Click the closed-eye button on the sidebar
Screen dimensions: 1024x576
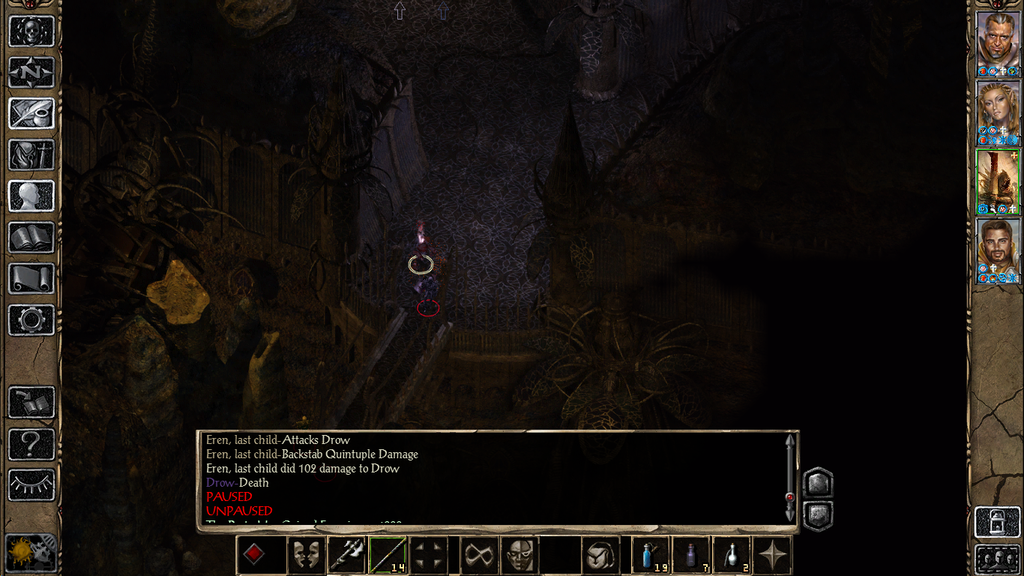click(x=31, y=485)
